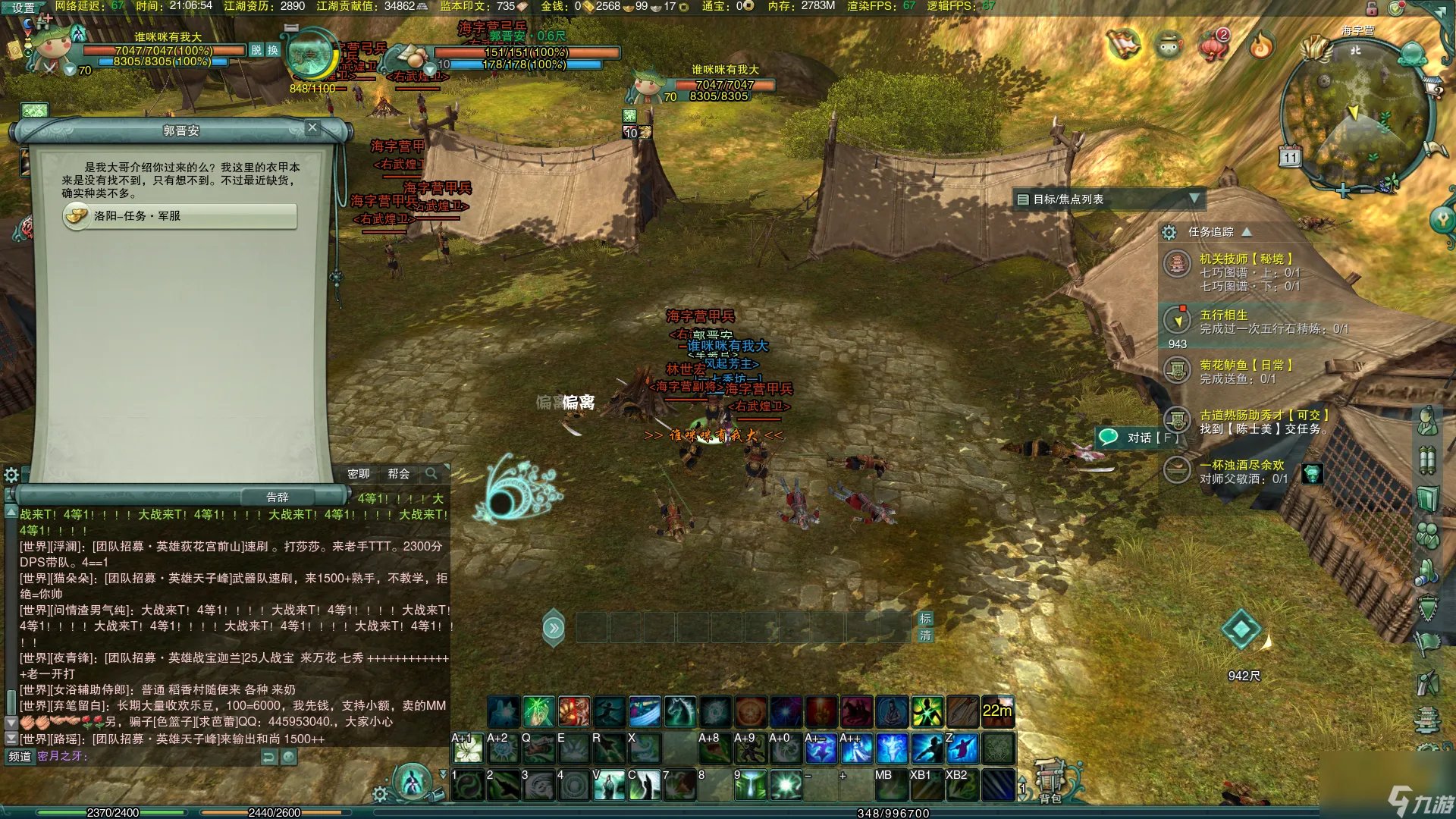This screenshot has width=1456, height=819.
Task: Collapse the 任务追踪 quest tracker
Action: point(1247,232)
